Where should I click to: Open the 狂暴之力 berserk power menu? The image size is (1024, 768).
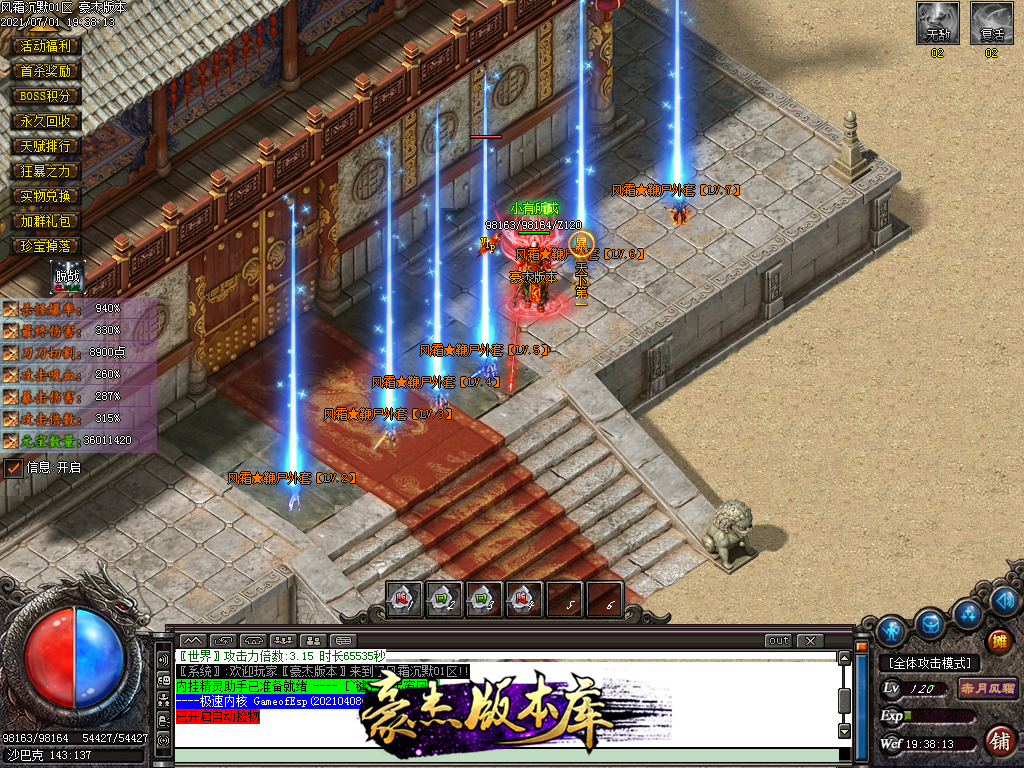coord(46,171)
